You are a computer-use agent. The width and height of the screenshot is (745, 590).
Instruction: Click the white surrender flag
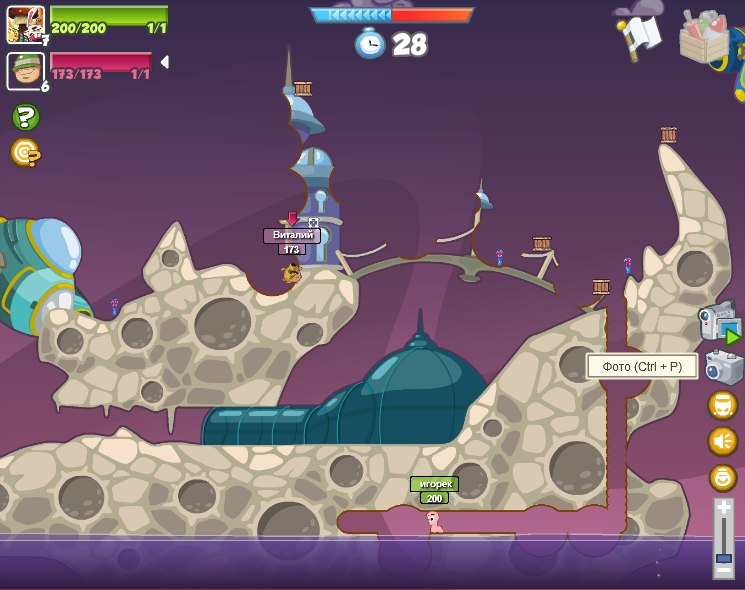coord(640,37)
